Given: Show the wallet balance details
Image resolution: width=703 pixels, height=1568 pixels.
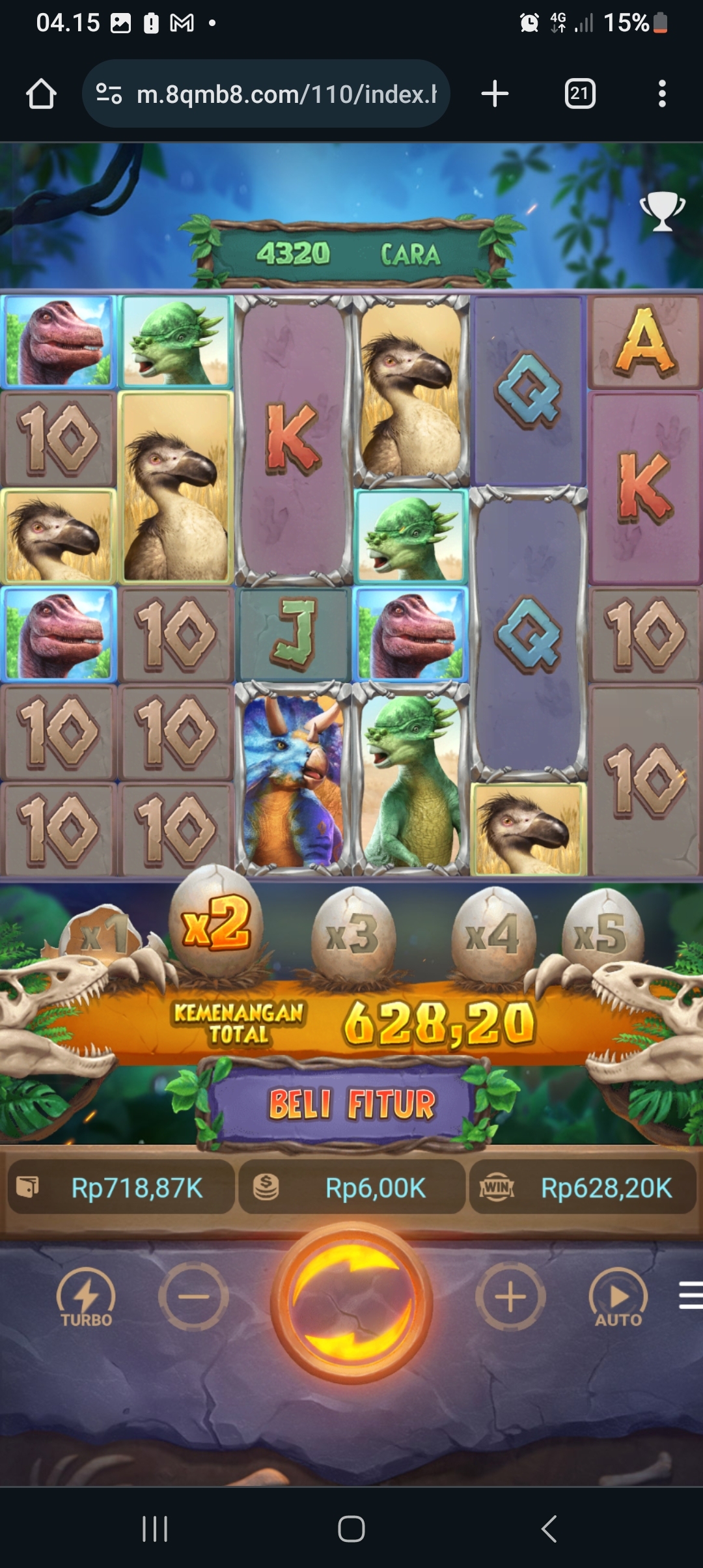Looking at the screenshot, I should (120, 1188).
